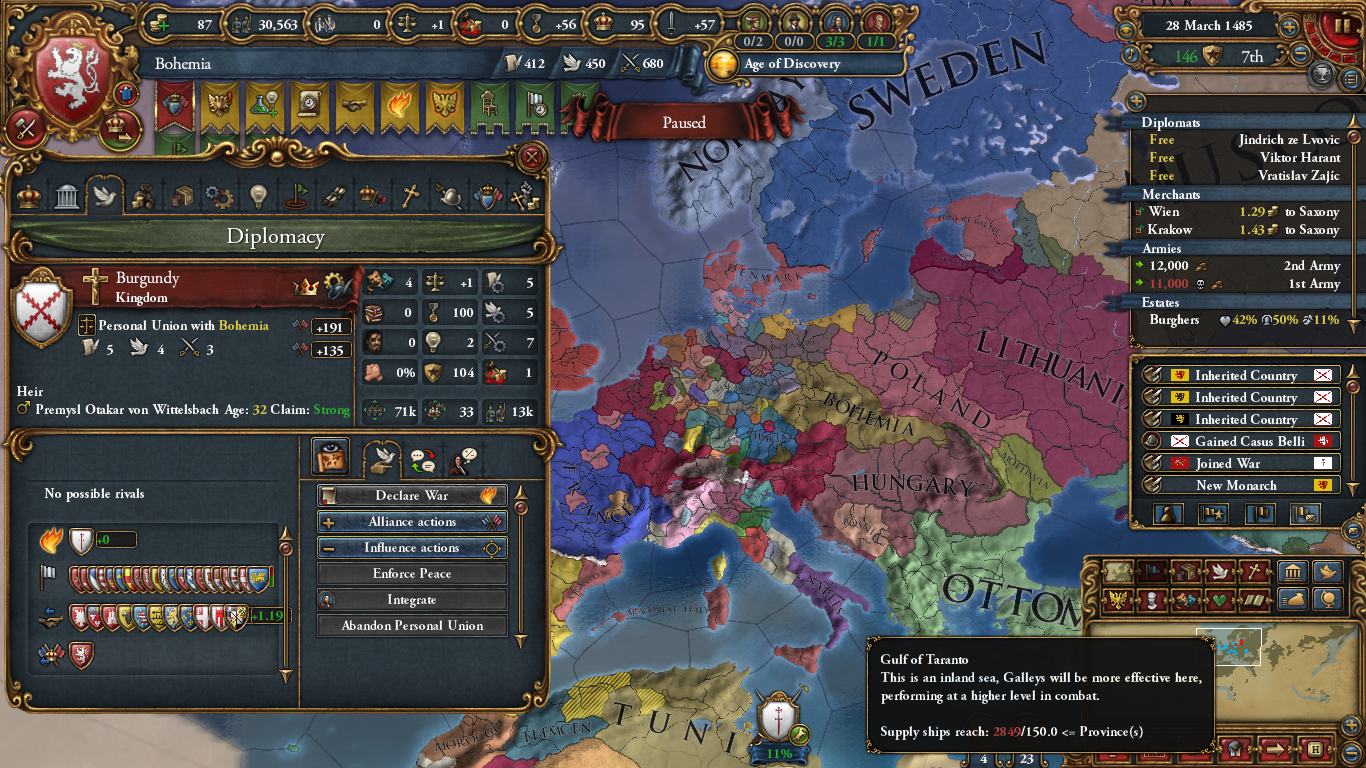Open the Age of Discovery golden icon
1366x768 pixels.
tap(725, 62)
